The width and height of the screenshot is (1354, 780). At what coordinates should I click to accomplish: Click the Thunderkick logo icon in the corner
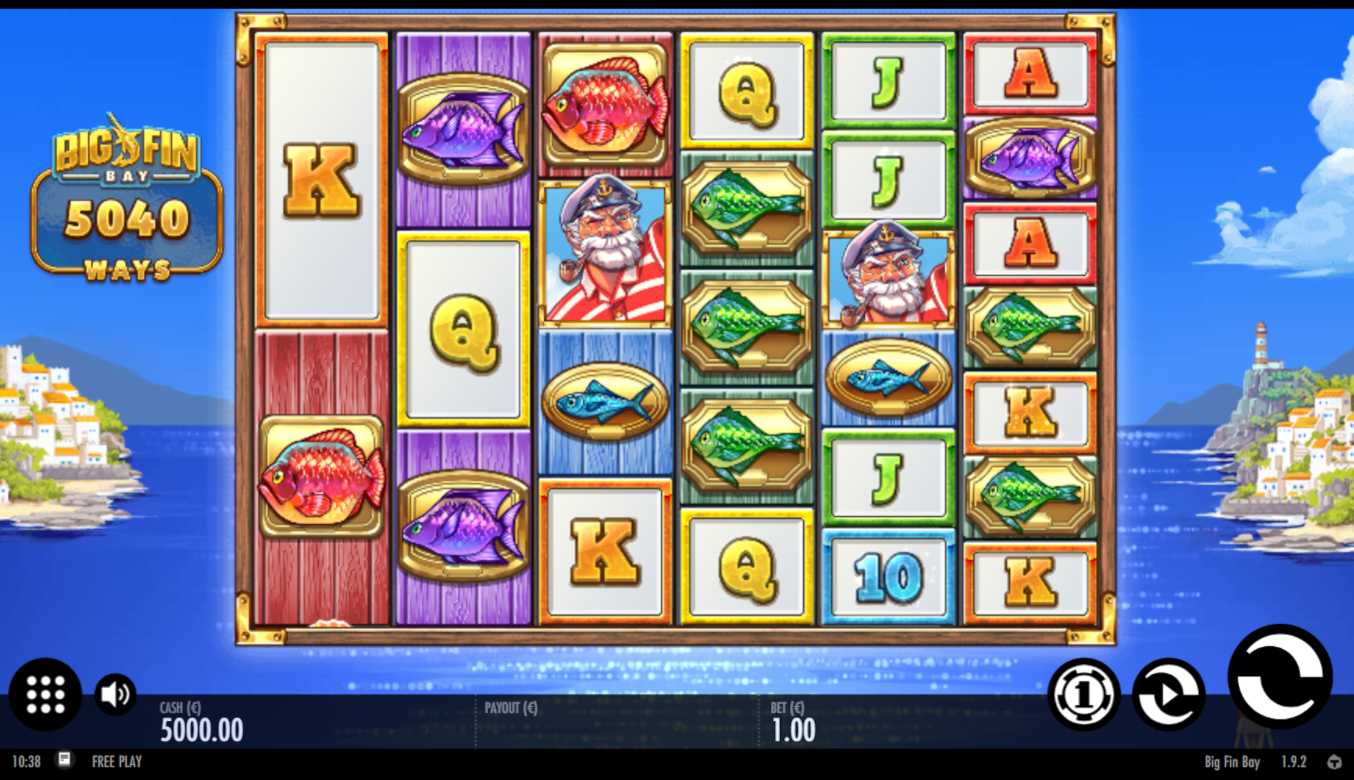[x=1334, y=762]
